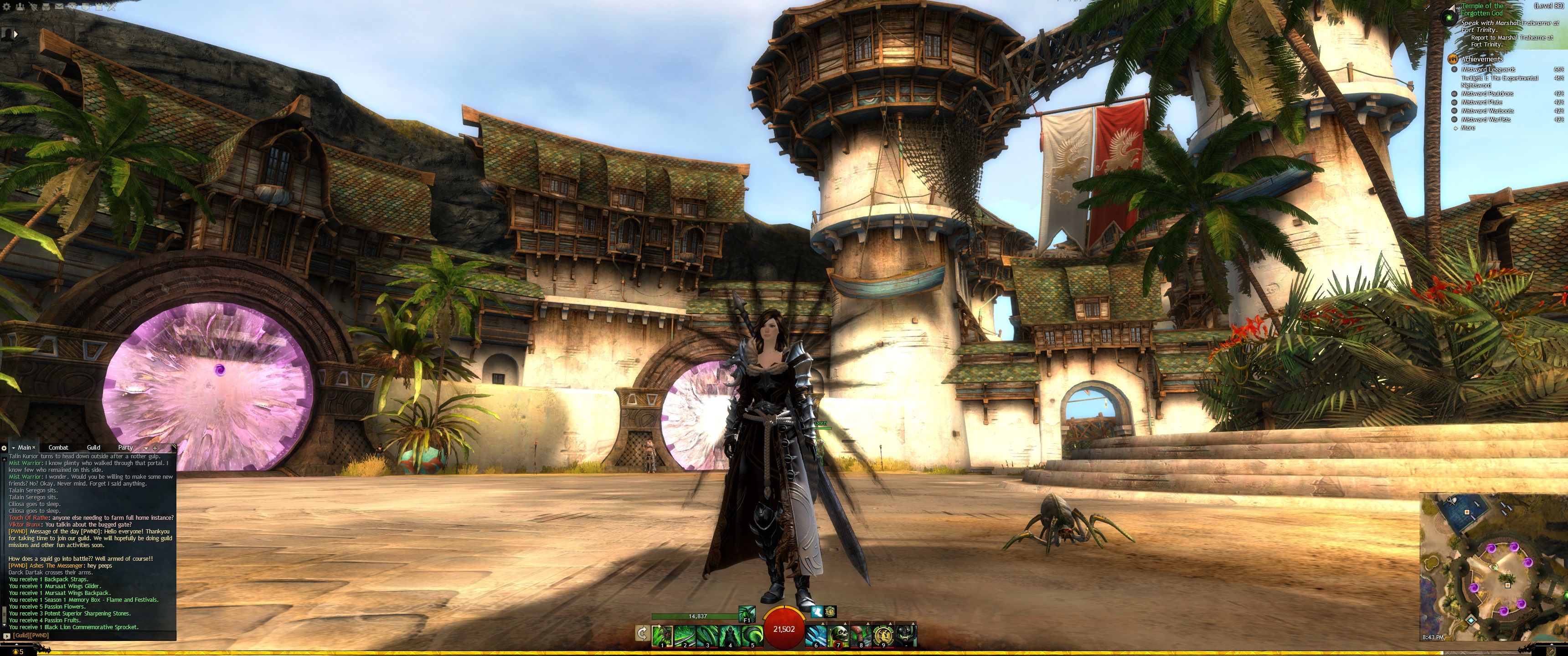
Task: Open the gear game menu icon
Action: tap(7, 7)
